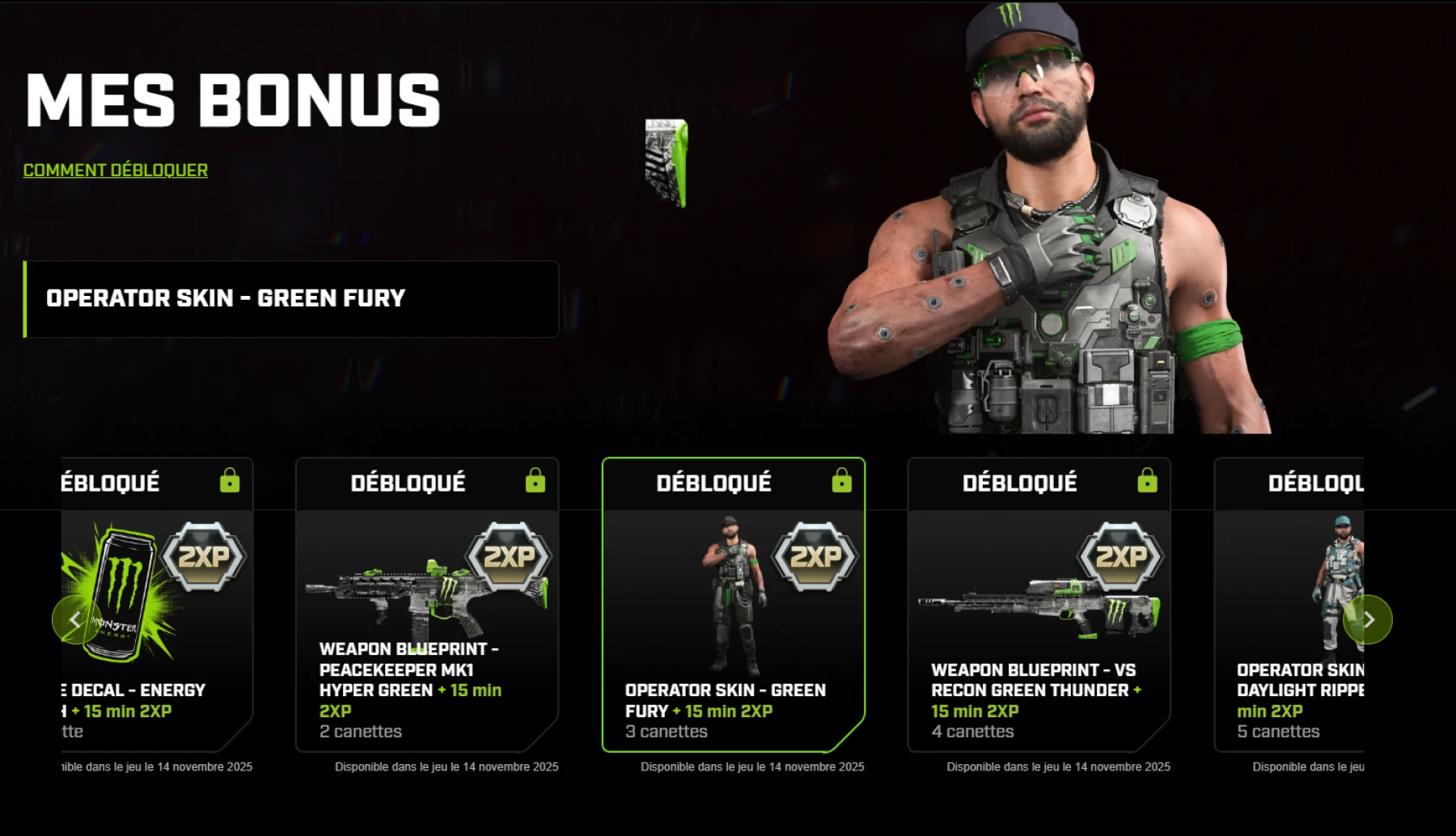Advance the carousel with the right chevron
The width and height of the screenshot is (1456, 836).
[1369, 619]
